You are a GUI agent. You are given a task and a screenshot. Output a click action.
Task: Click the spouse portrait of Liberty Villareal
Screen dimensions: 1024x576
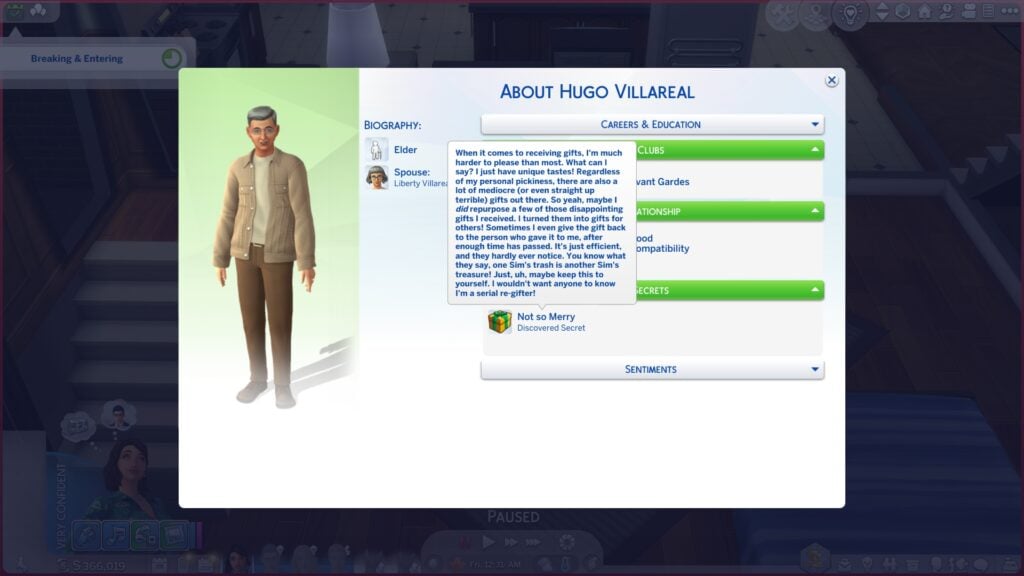coord(377,177)
